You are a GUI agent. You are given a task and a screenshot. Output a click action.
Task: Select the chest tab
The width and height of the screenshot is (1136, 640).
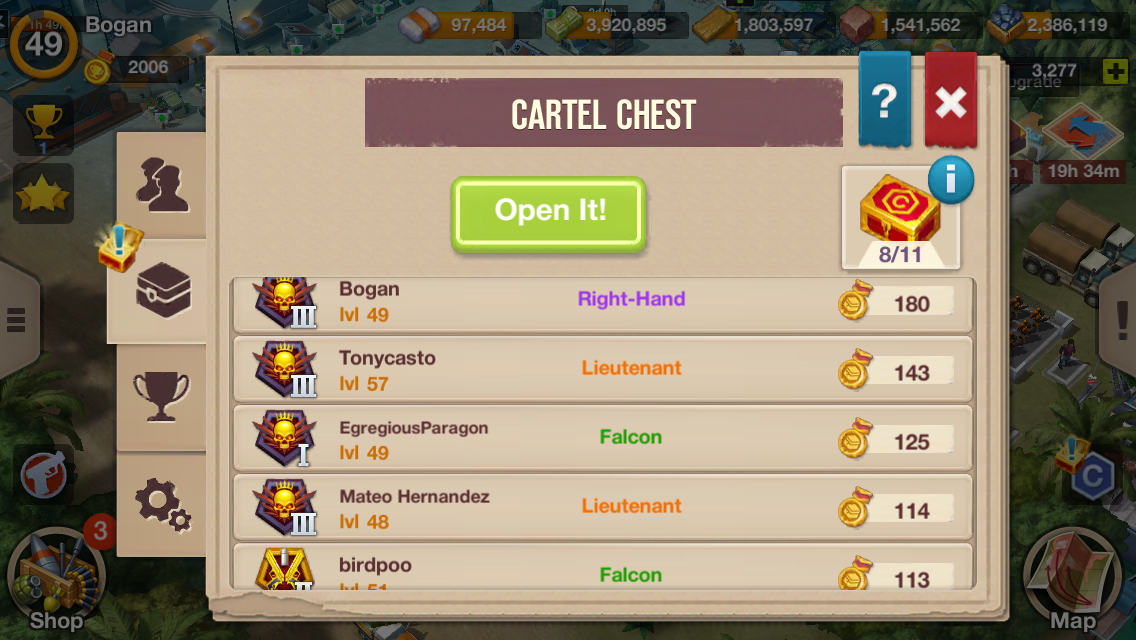pos(161,291)
